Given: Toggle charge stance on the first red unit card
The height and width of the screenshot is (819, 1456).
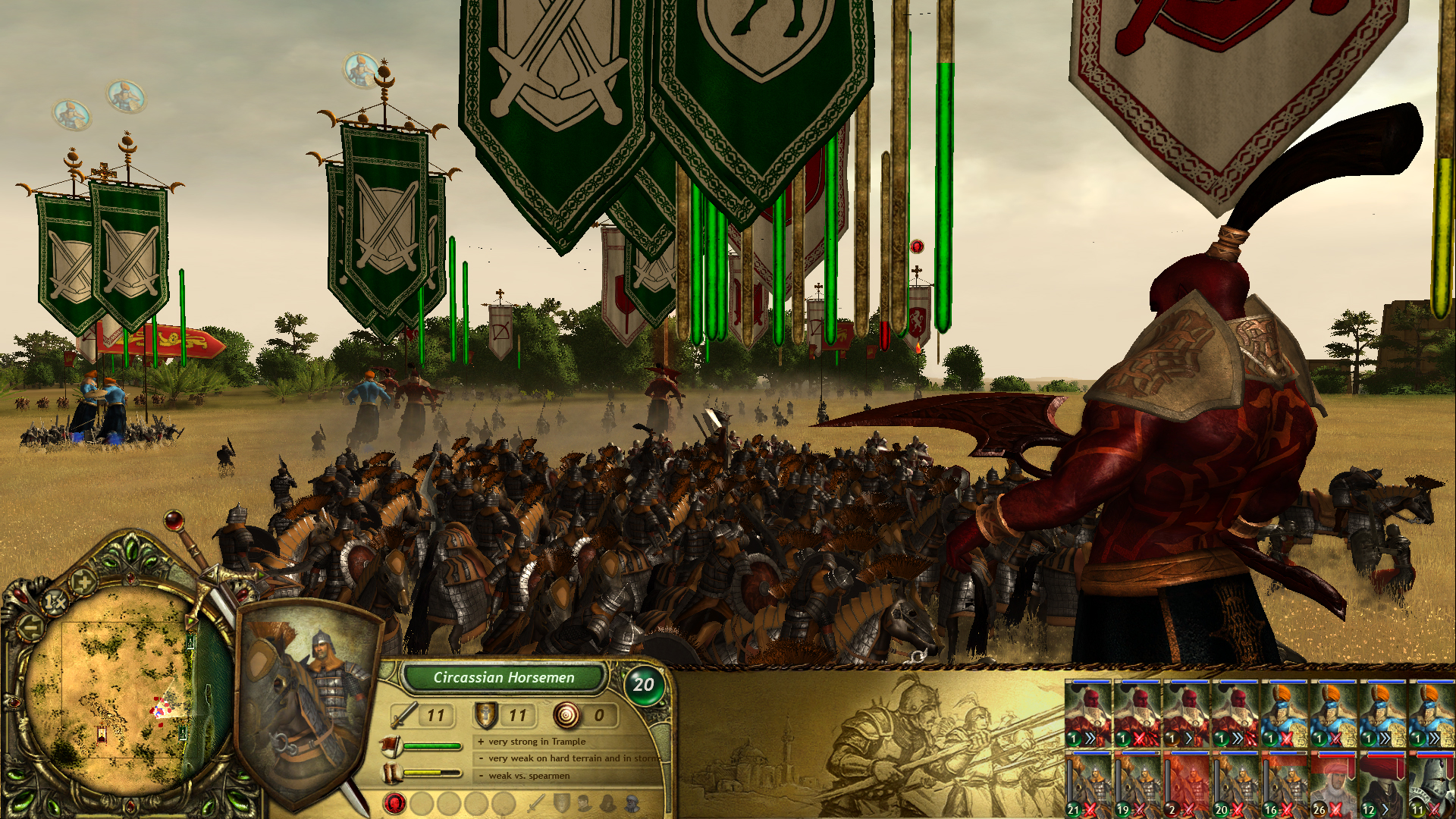Looking at the screenshot, I should pyautogui.click(x=1090, y=738).
